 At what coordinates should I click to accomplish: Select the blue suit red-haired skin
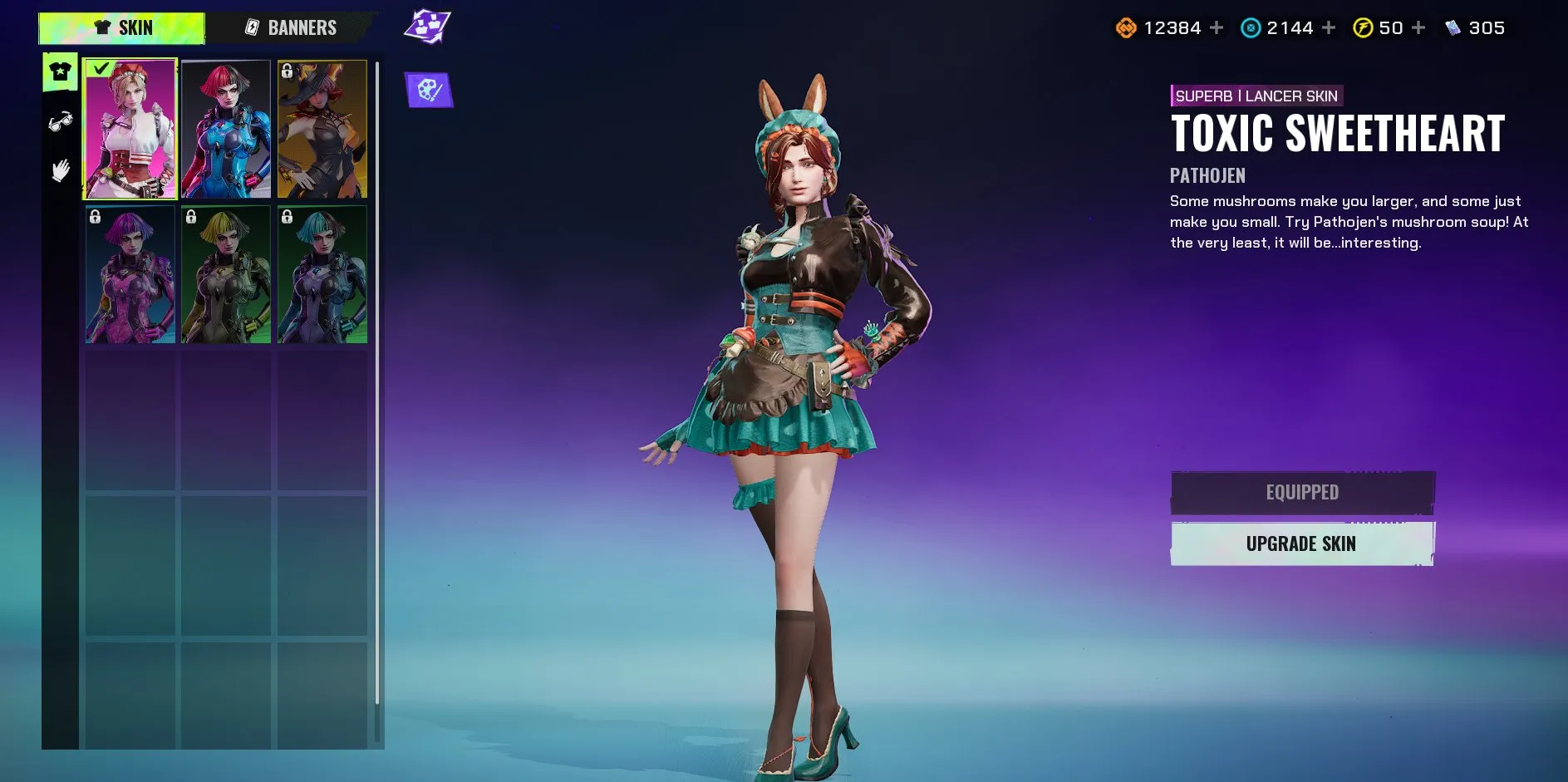click(226, 129)
